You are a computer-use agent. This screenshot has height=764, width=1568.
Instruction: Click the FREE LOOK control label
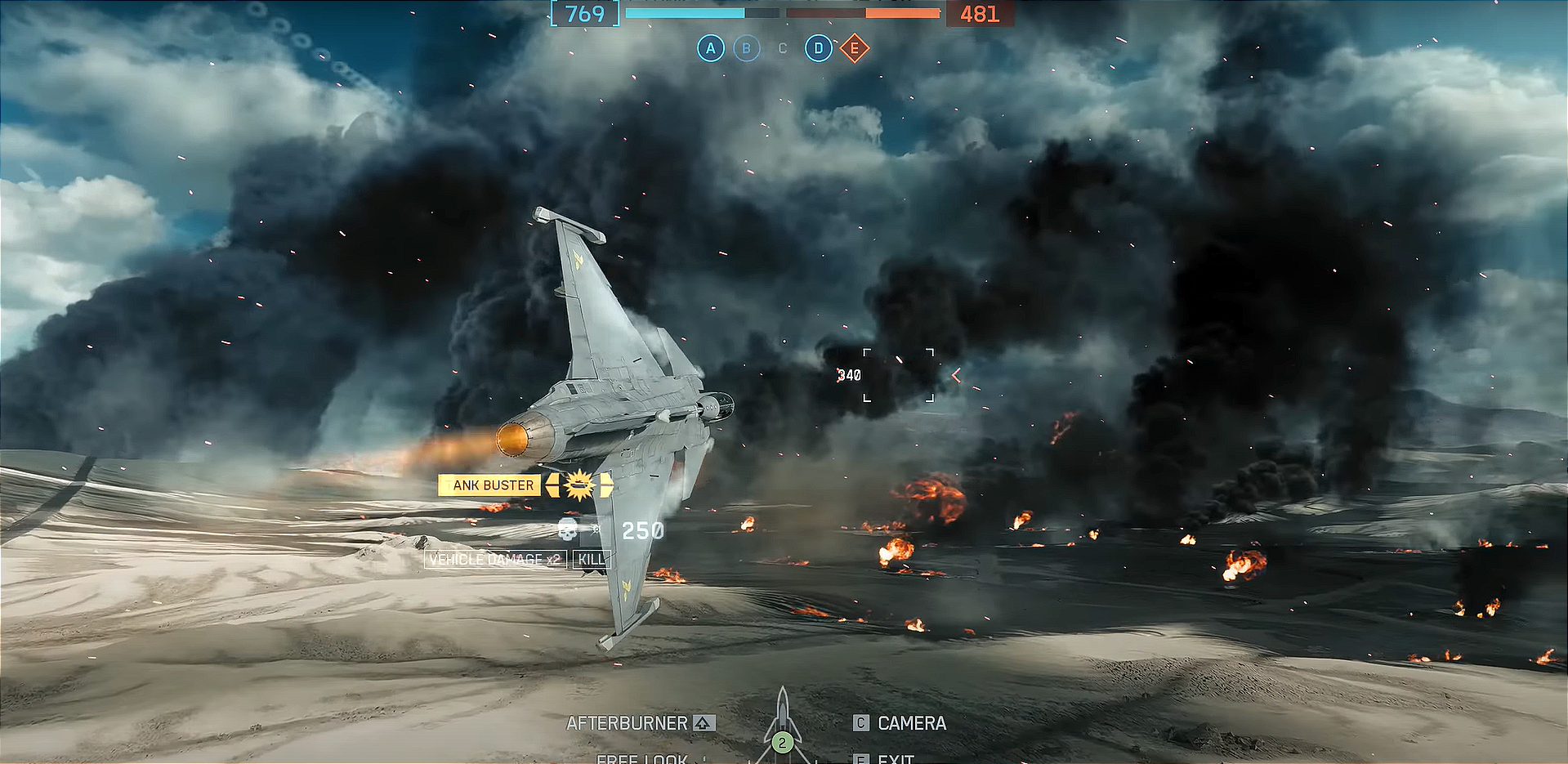pos(641,759)
